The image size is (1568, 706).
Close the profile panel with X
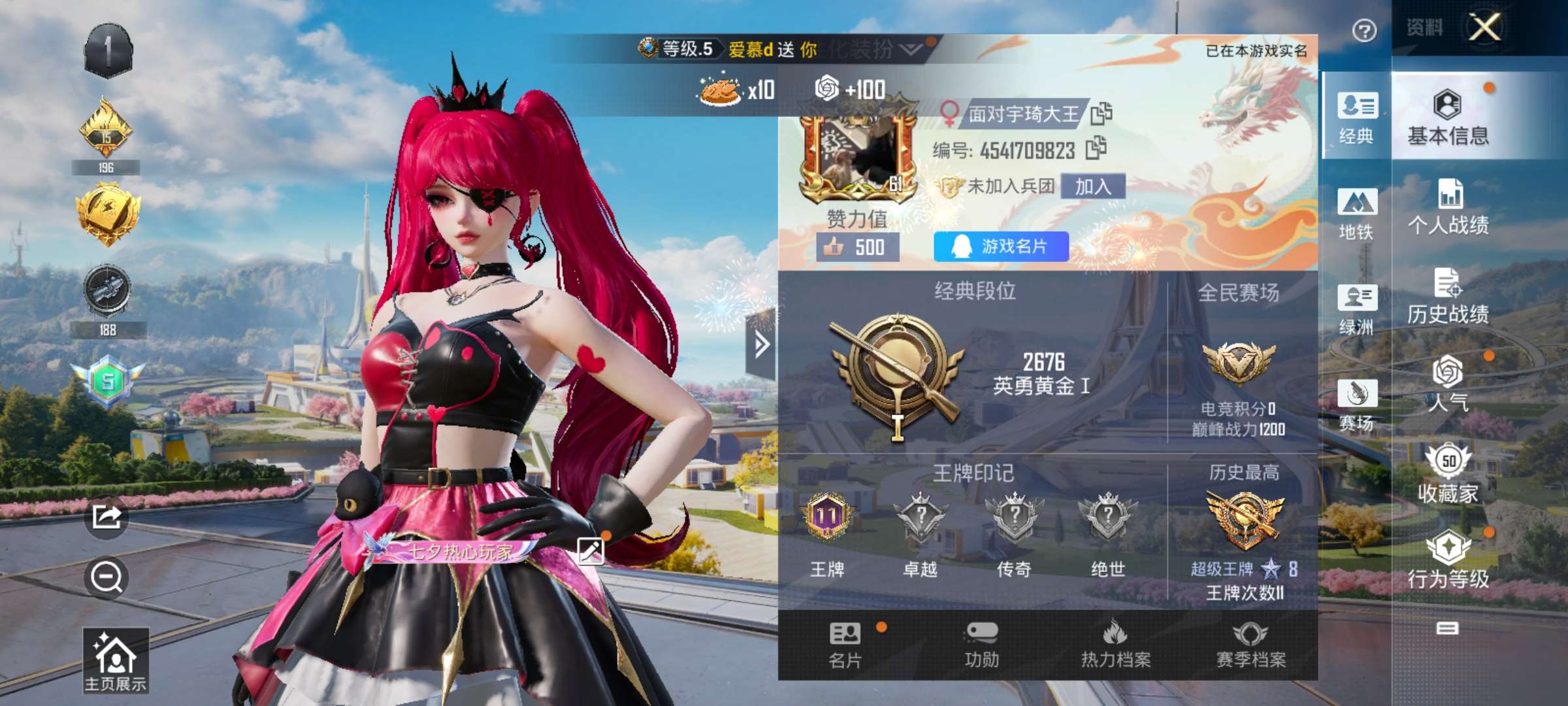coord(1484,27)
